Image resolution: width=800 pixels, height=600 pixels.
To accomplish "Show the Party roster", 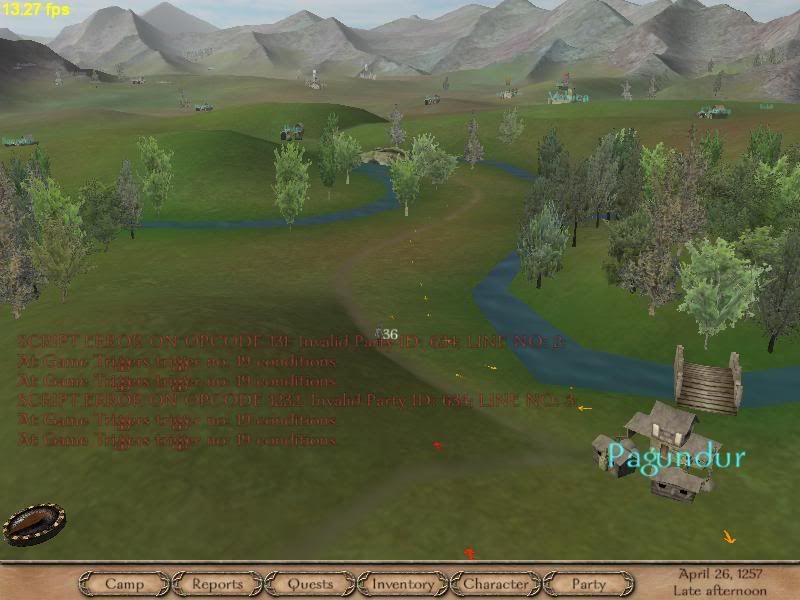I will [x=588, y=584].
